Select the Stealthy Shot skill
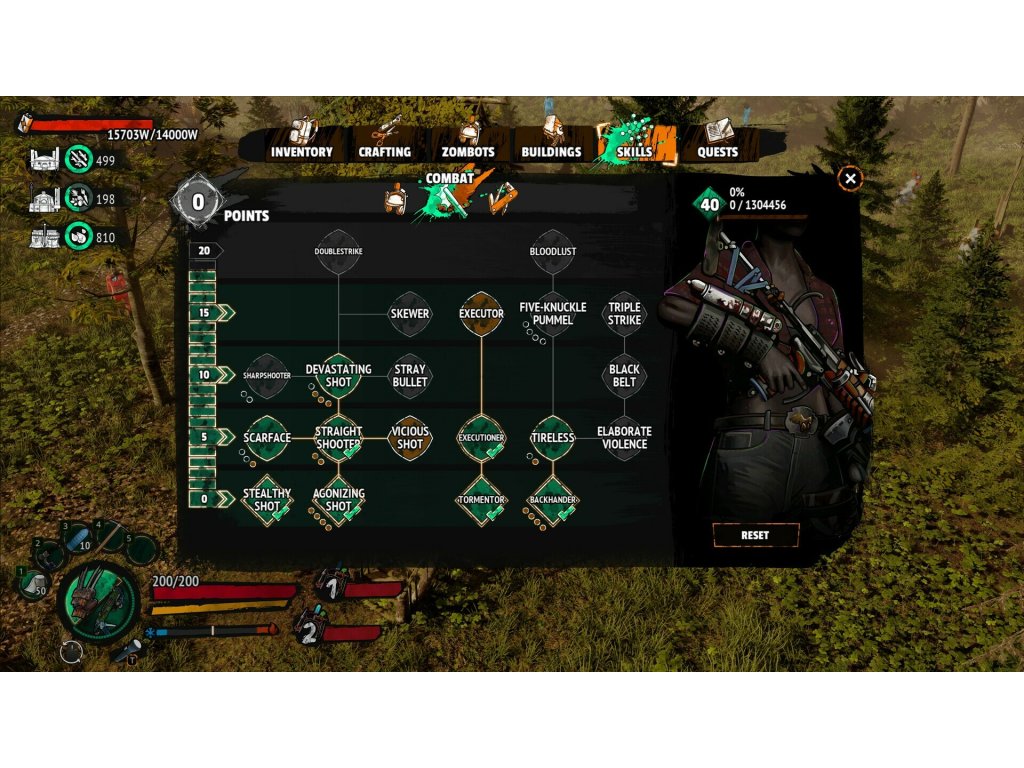Screen dimensions: 1024x768 267,499
